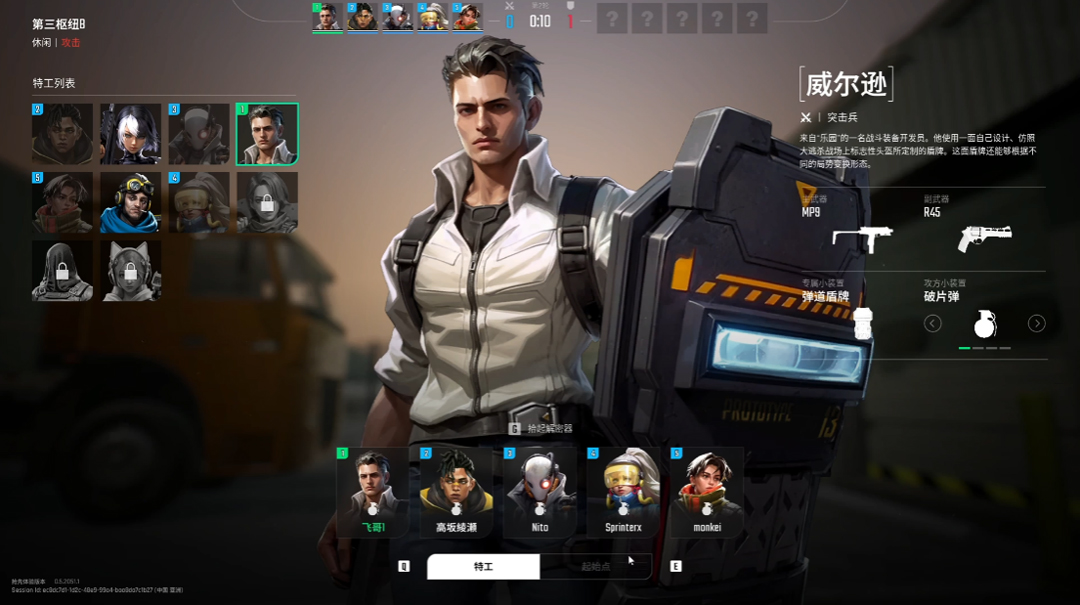Click the locked cat-ear operator portrait
The image size is (1080, 605).
[130, 270]
